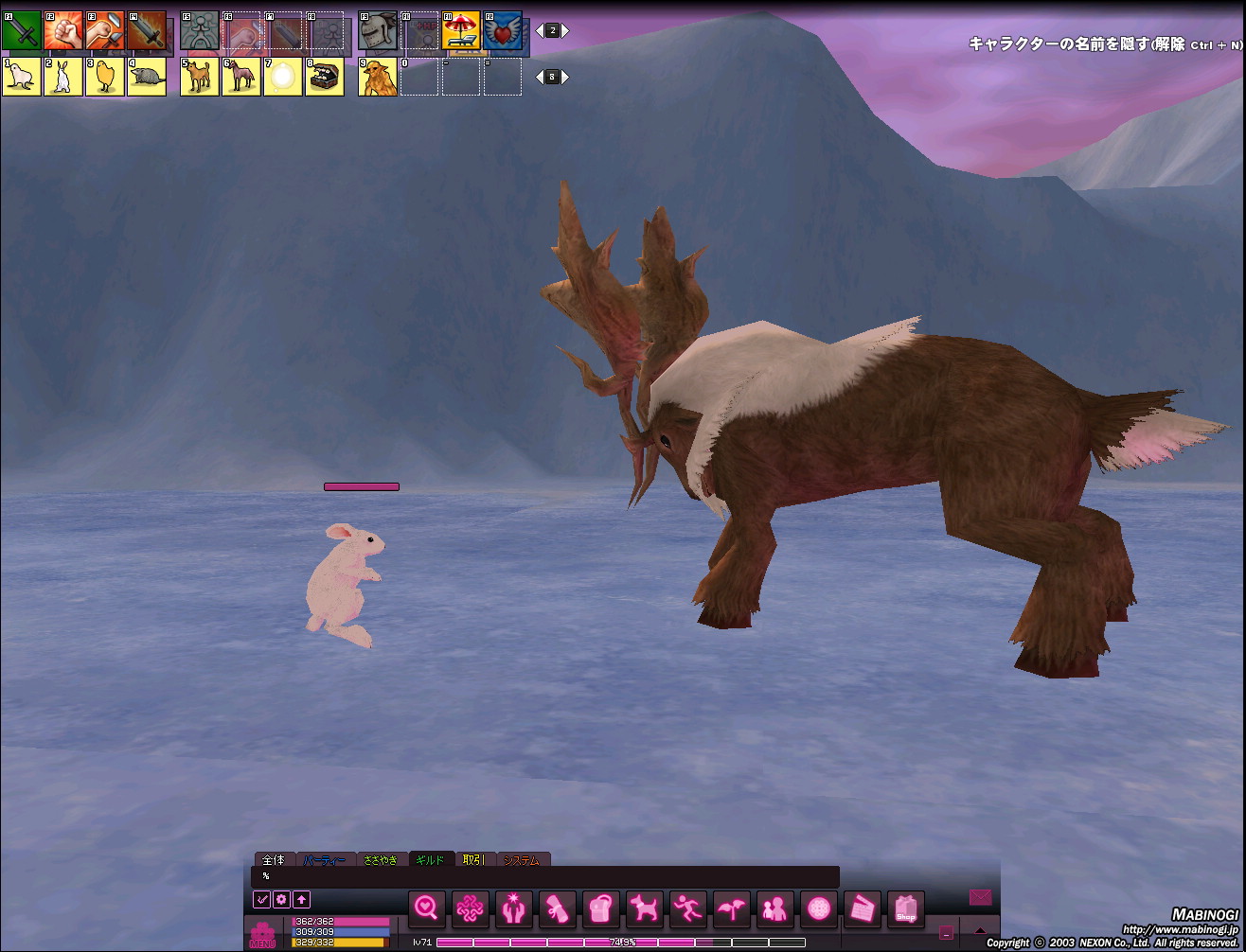Image resolution: width=1246 pixels, height=952 pixels.
Task: Open the pink flower MENU button
Action: click(262, 935)
